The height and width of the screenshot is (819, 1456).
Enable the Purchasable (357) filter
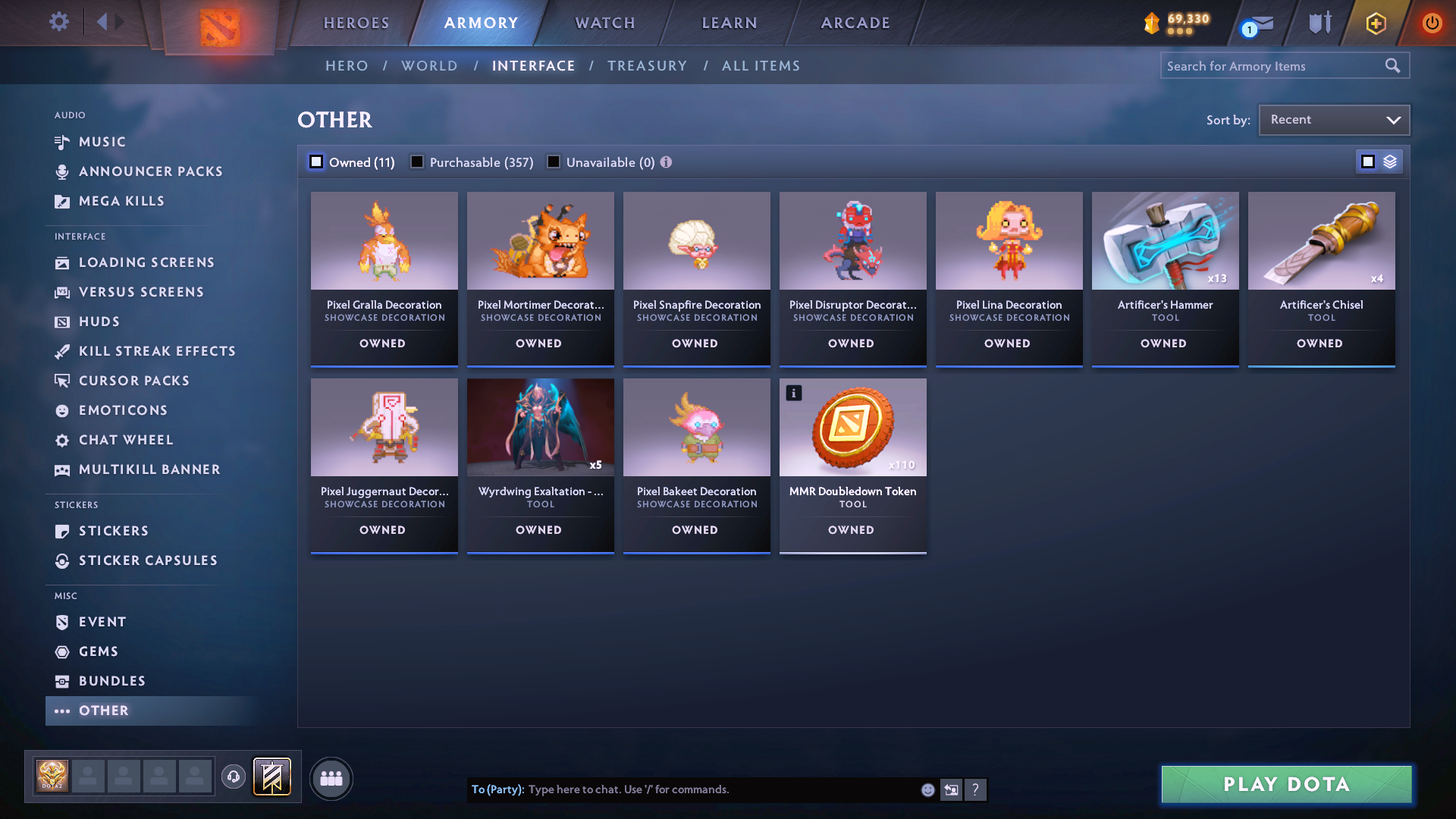(x=417, y=162)
